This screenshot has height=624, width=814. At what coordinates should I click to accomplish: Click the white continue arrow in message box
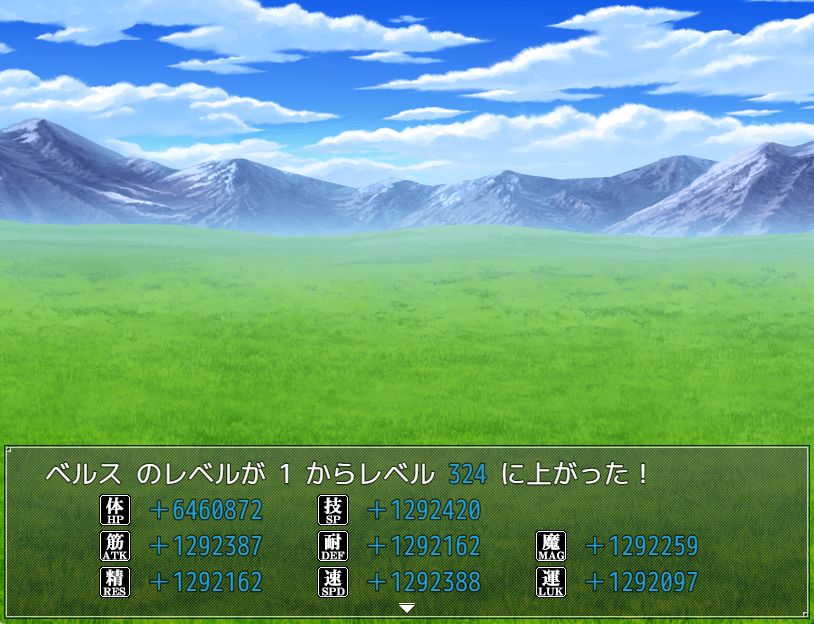(406, 607)
